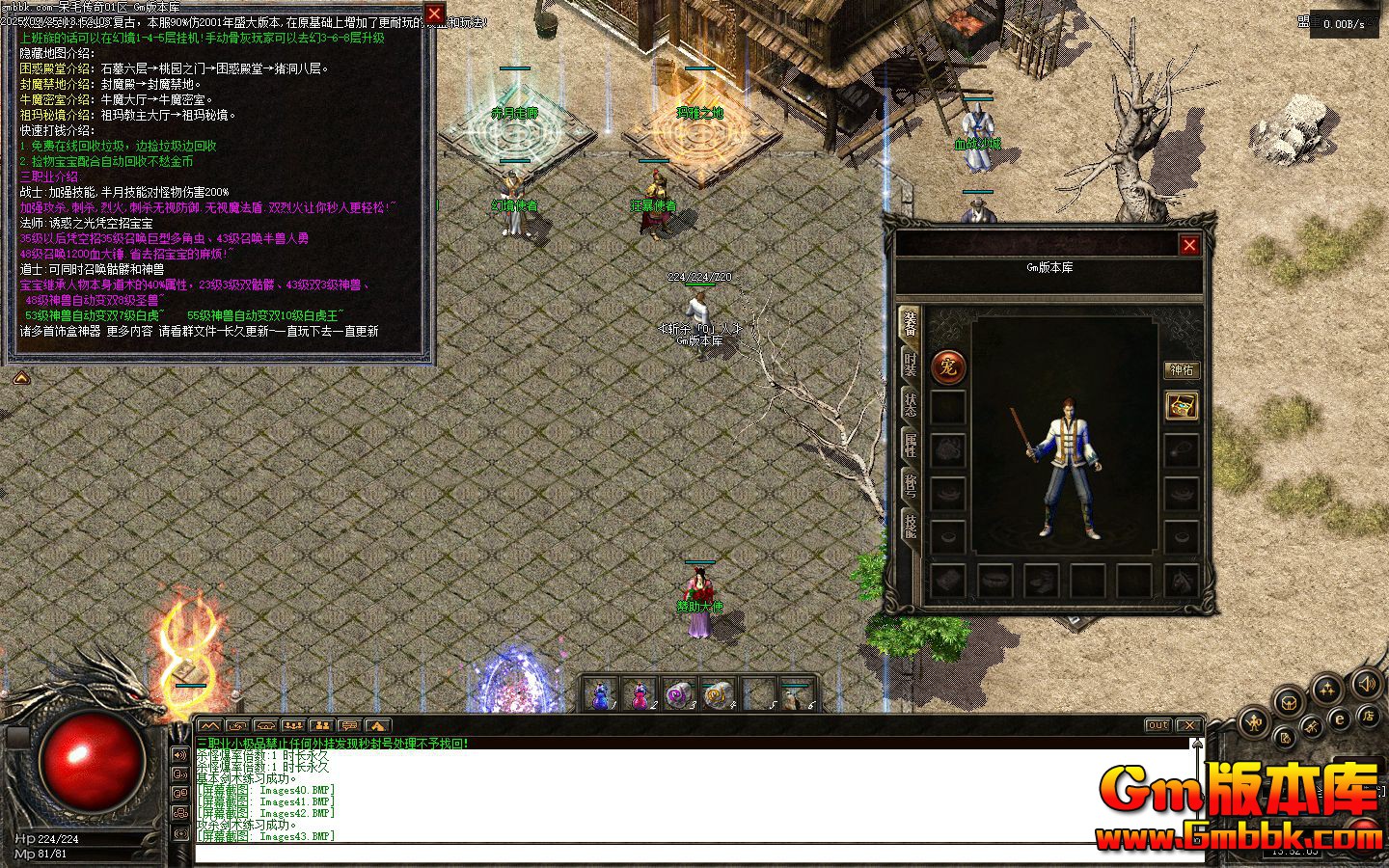Switch to the 技能 skills tab
Image resolution: width=1389 pixels, height=868 pixels.
tap(910, 526)
